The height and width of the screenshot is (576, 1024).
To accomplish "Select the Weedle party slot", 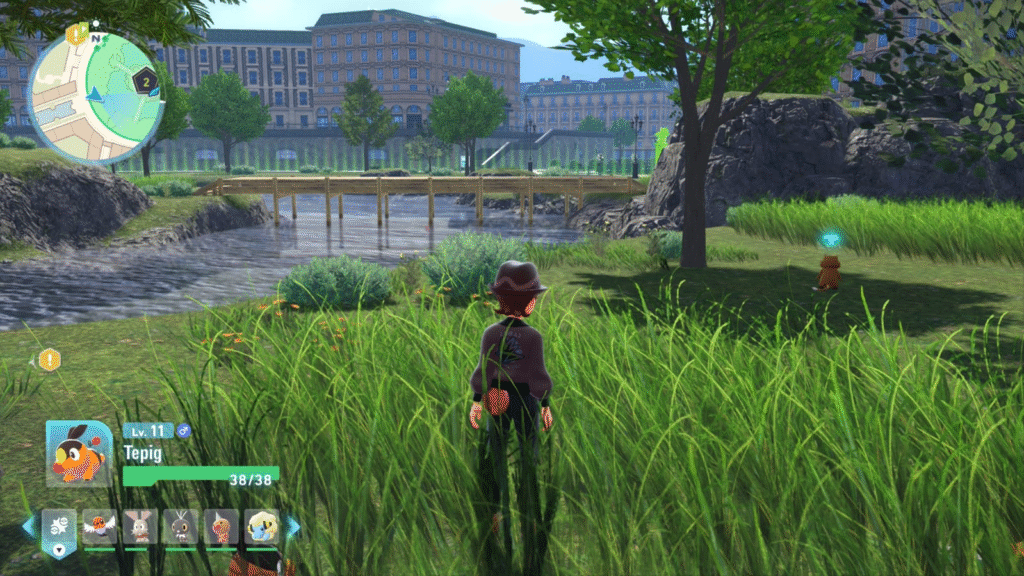I will (x=221, y=526).
